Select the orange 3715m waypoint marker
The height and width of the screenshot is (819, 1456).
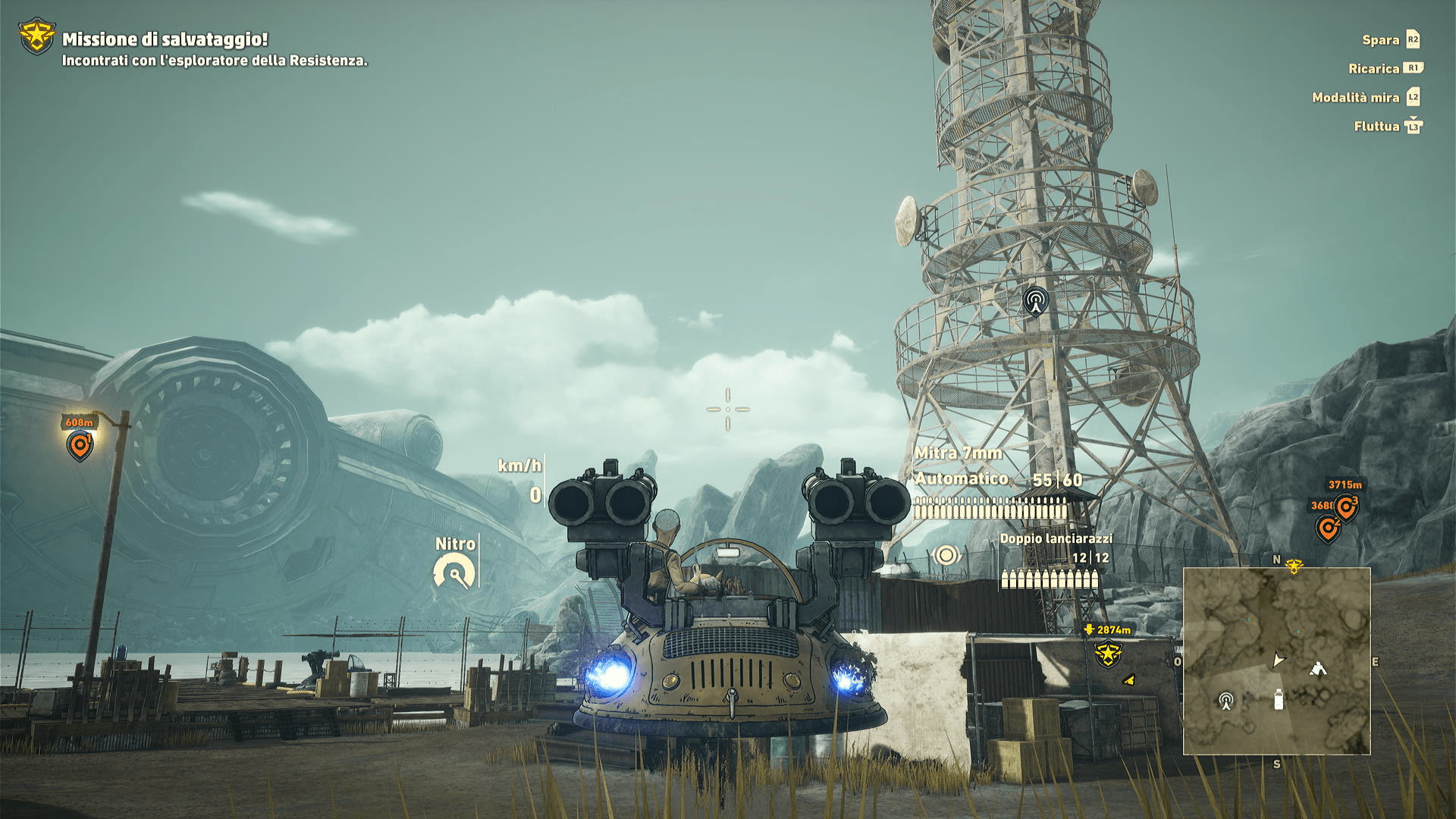[x=1347, y=507]
